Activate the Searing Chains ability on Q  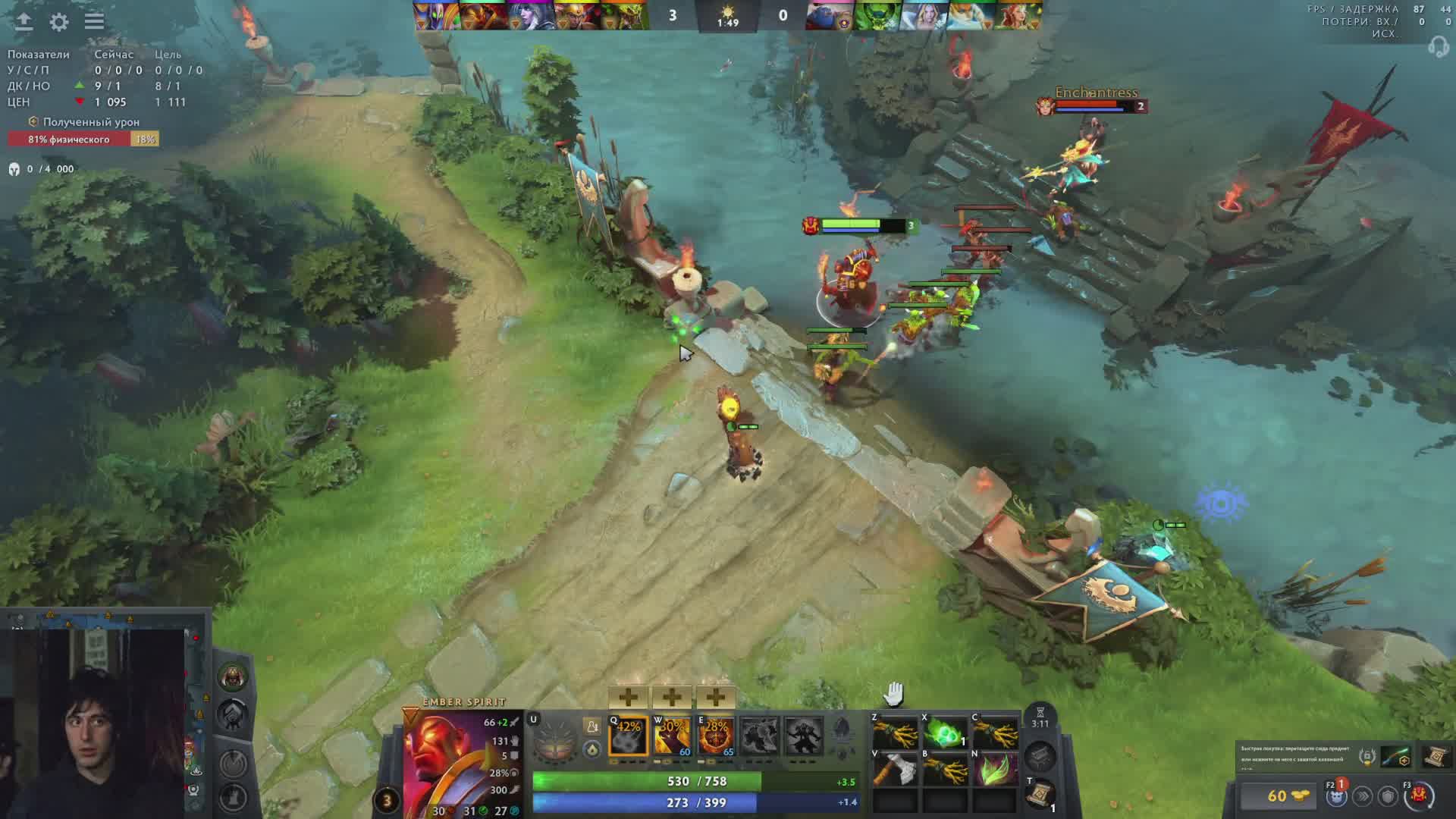pos(629,734)
